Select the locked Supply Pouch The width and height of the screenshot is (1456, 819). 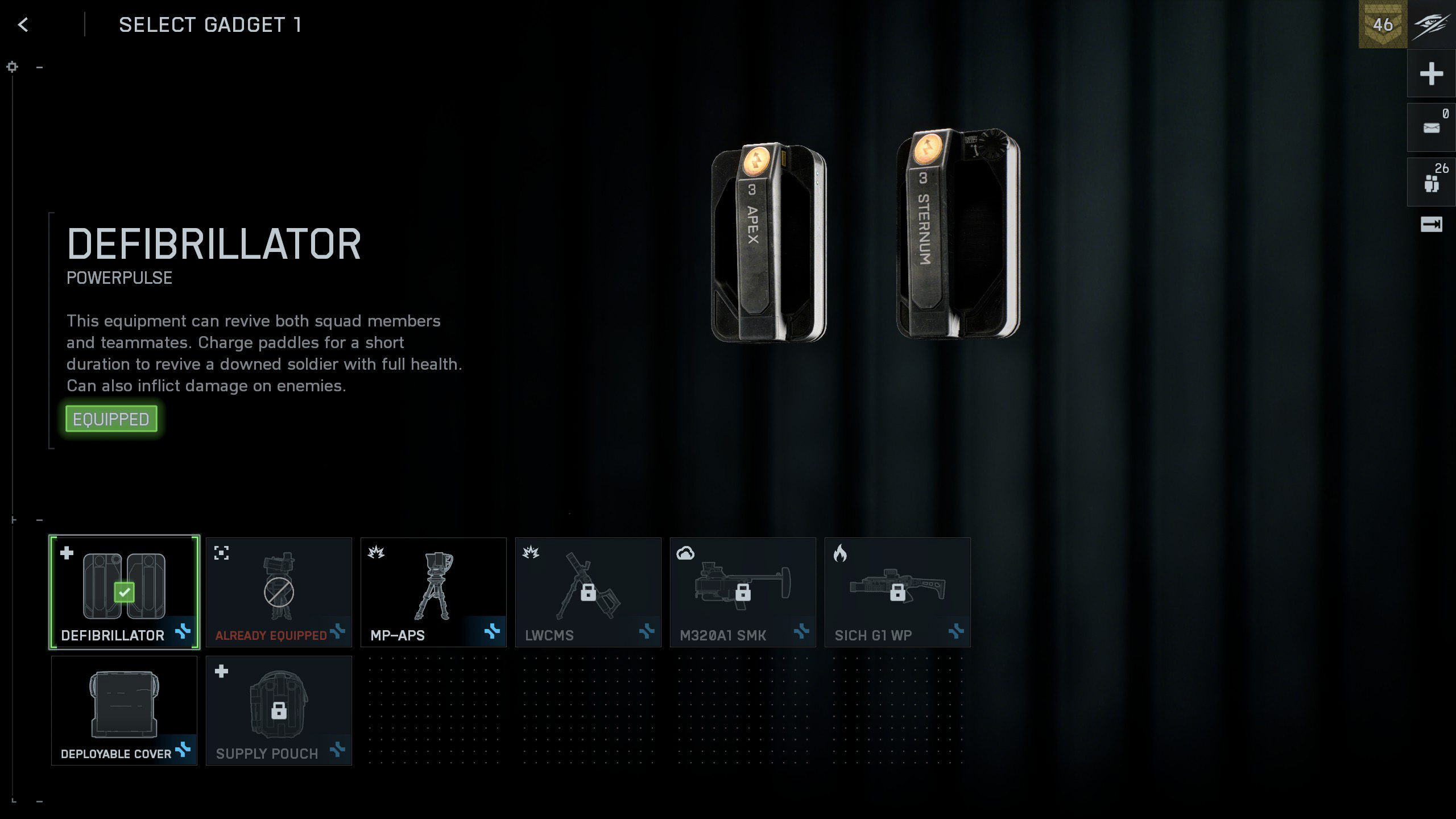[x=279, y=710]
